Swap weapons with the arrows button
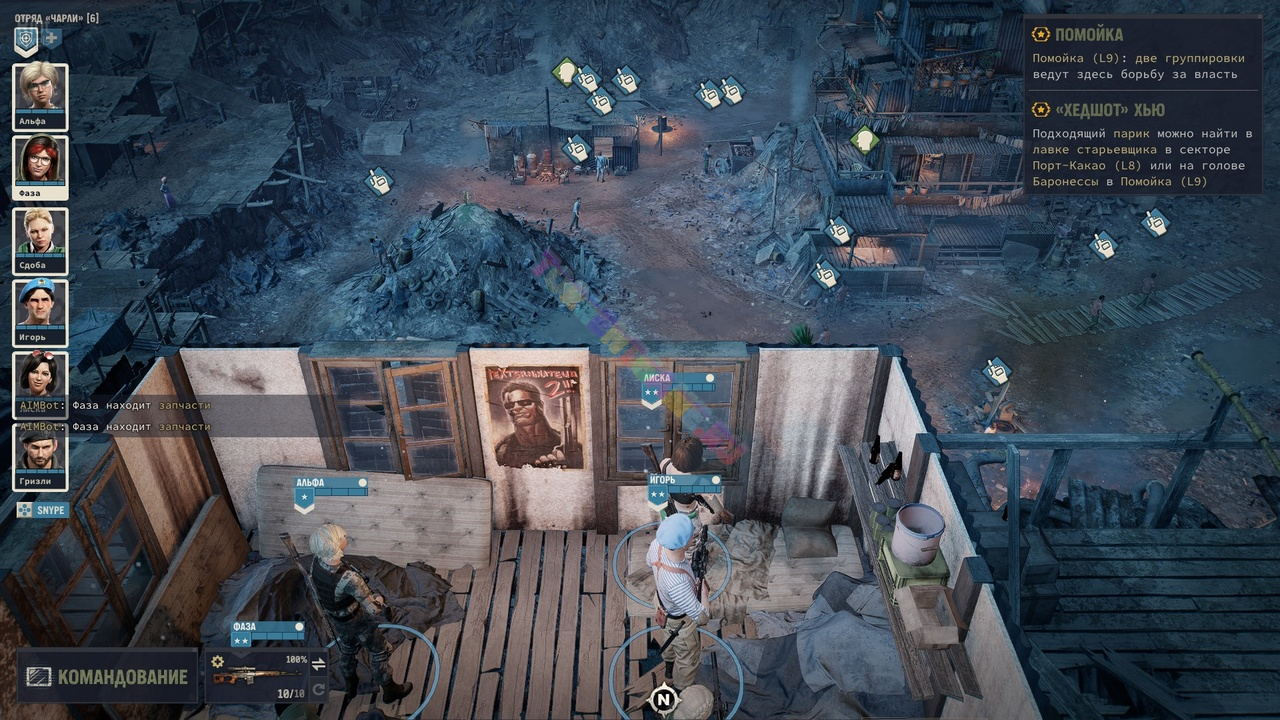The width and height of the screenshot is (1280, 720). pos(319,664)
